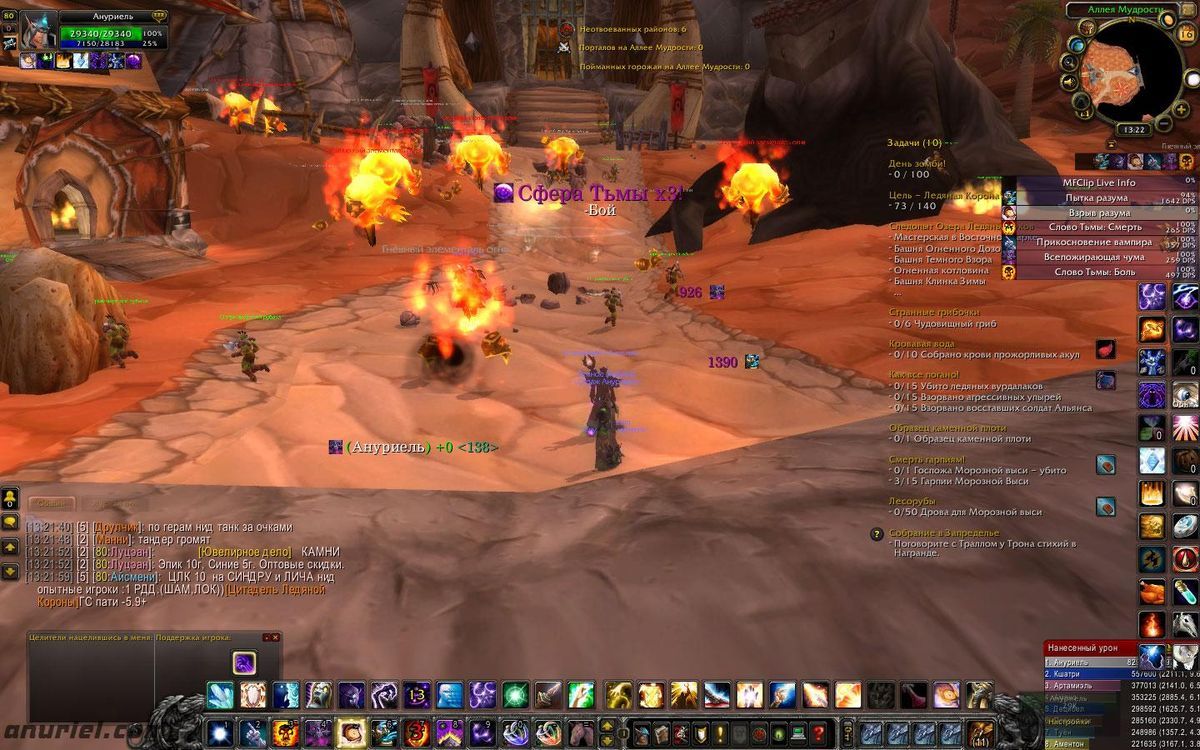Click the minimap clock showing 13:22
Image resolution: width=1200 pixels, height=750 pixels.
(x=1134, y=129)
